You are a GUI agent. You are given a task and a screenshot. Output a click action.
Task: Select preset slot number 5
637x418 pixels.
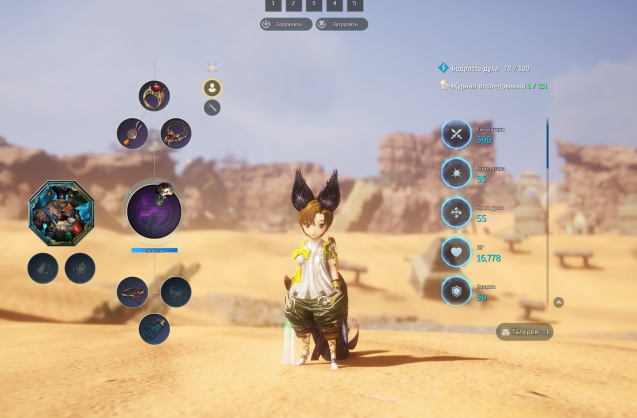point(355,5)
